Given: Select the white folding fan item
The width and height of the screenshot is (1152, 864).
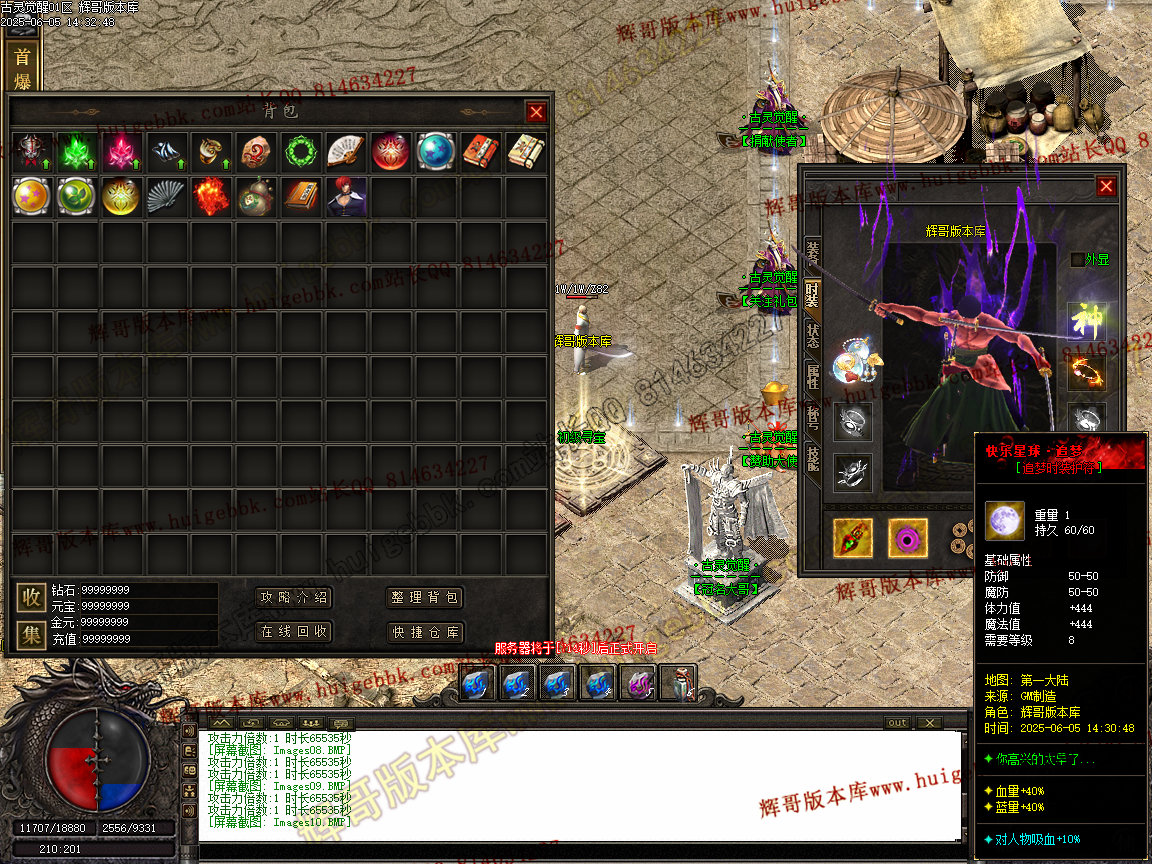Looking at the screenshot, I should pos(343,152).
